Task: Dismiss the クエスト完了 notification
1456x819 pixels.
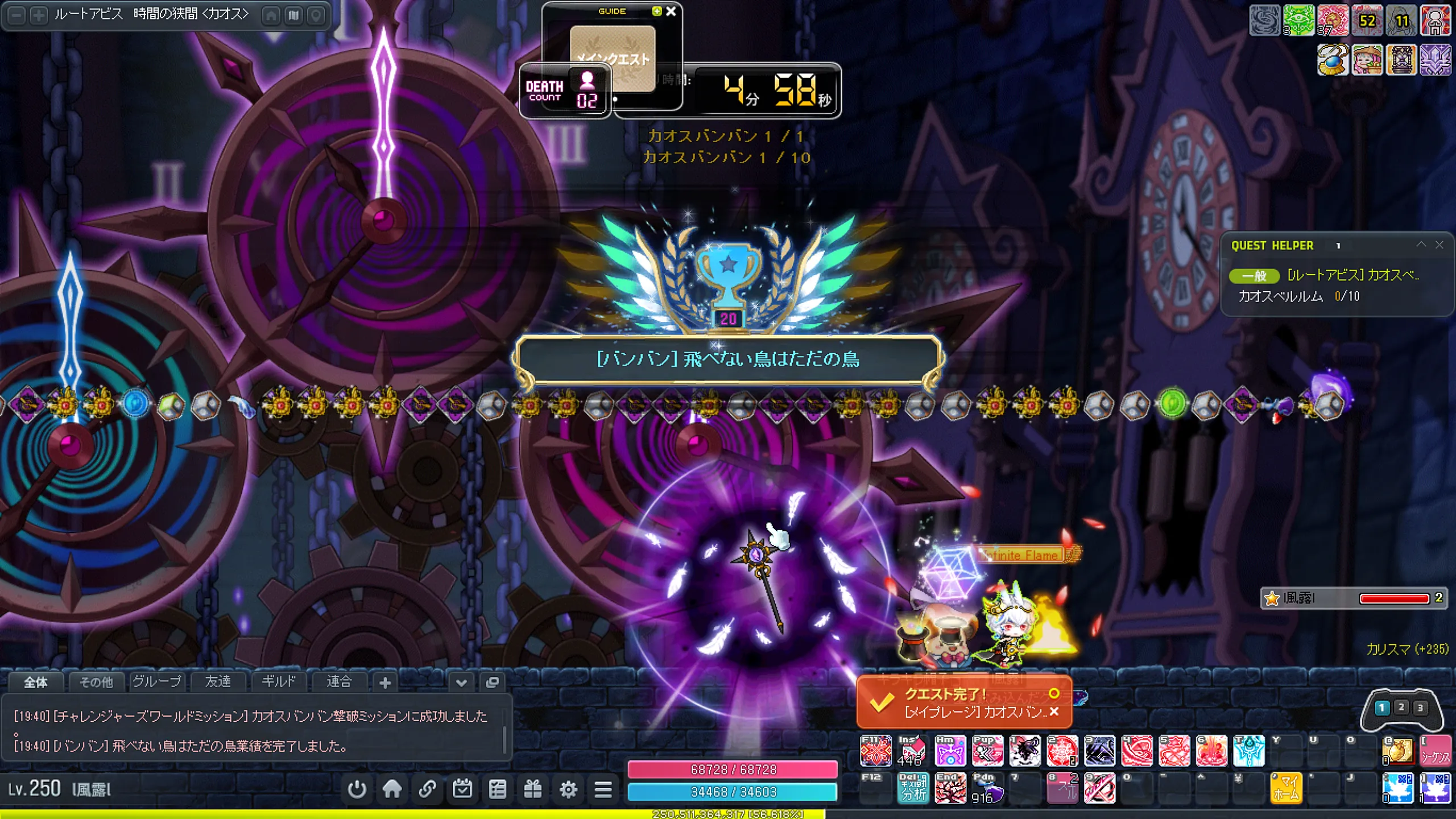Action: 1054,712
